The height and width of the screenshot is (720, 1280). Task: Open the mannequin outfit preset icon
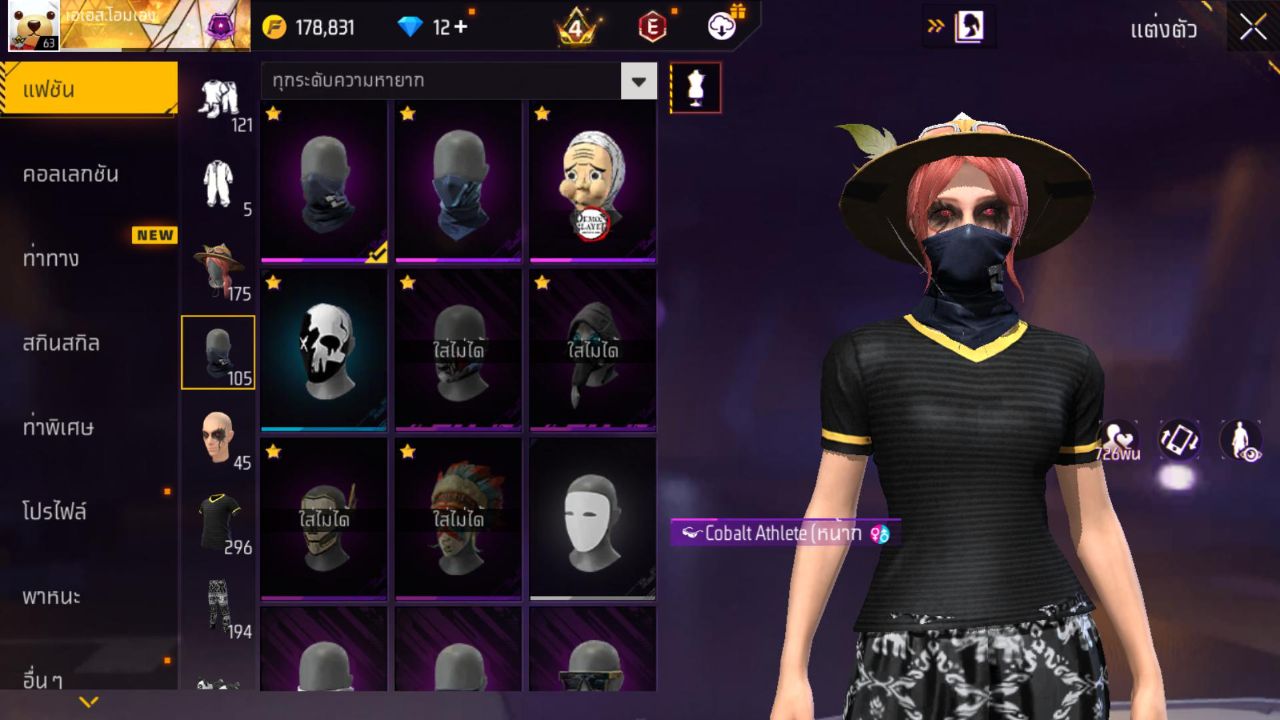click(x=694, y=87)
